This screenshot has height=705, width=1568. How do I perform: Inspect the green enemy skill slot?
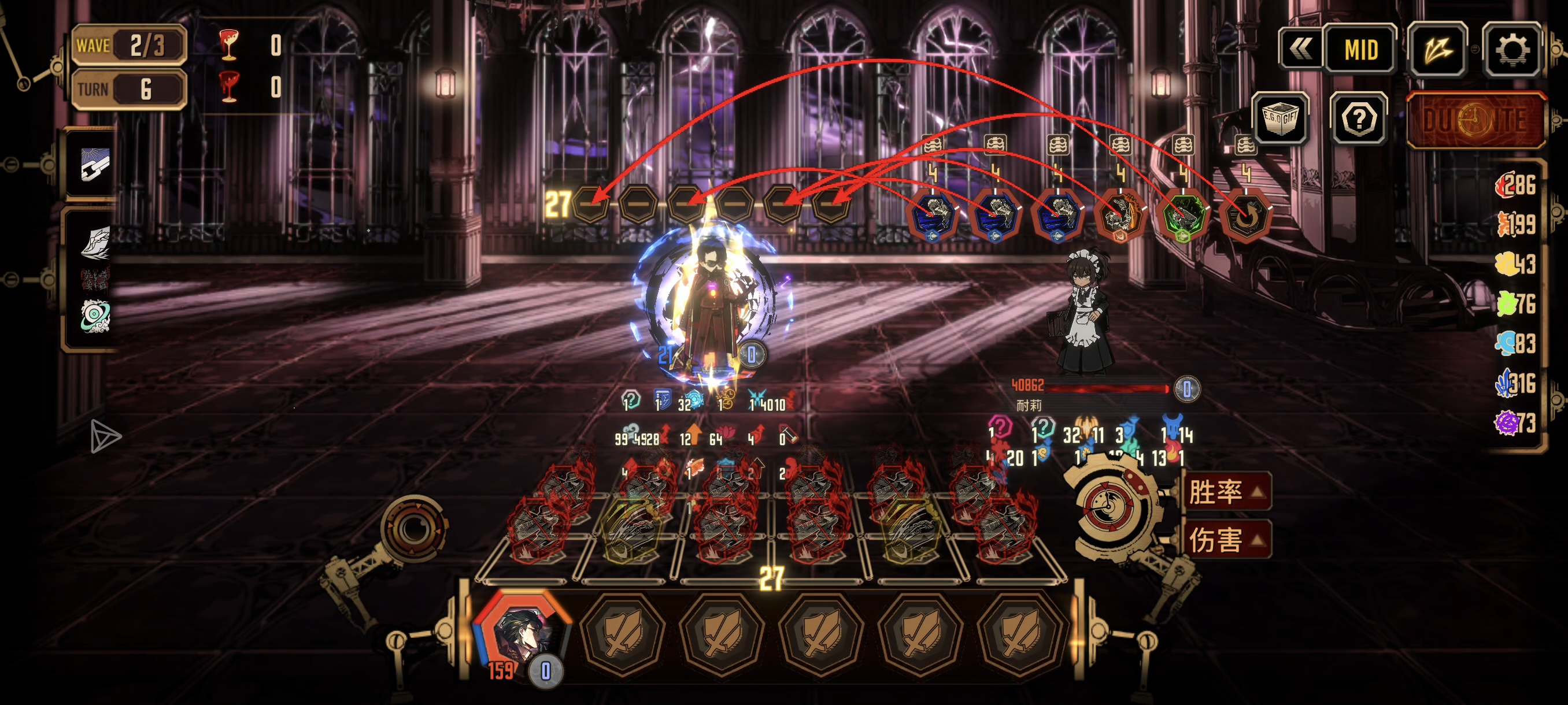(1183, 216)
